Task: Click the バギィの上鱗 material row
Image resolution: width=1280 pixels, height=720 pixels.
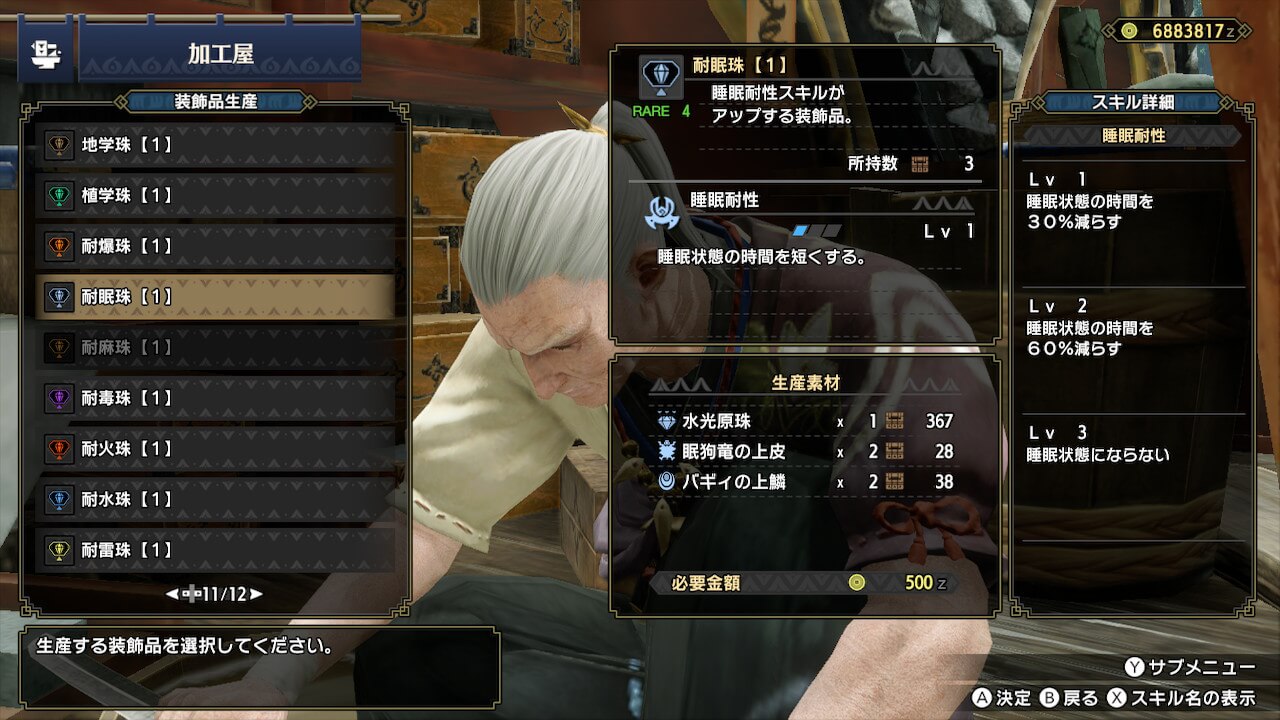Action: pyautogui.click(x=804, y=482)
